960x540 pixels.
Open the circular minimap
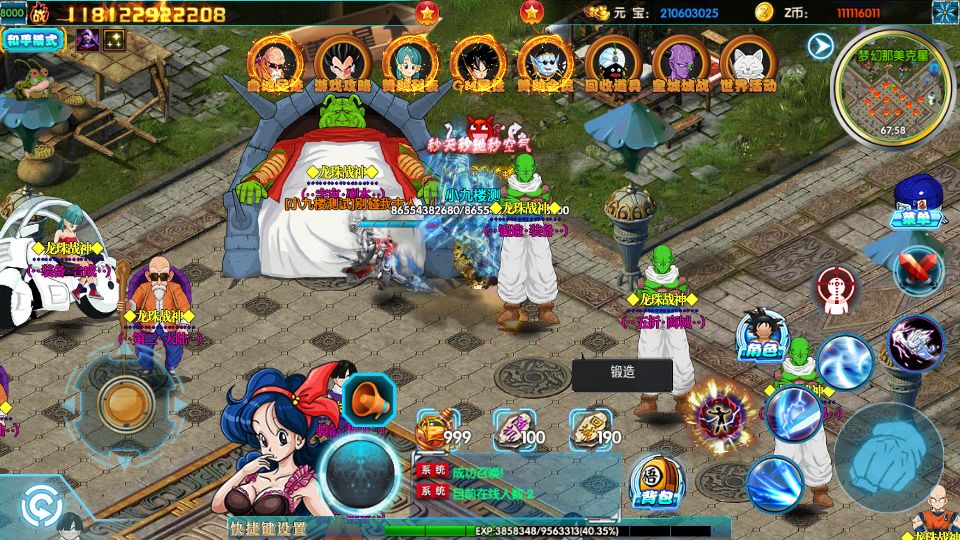[893, 95]
